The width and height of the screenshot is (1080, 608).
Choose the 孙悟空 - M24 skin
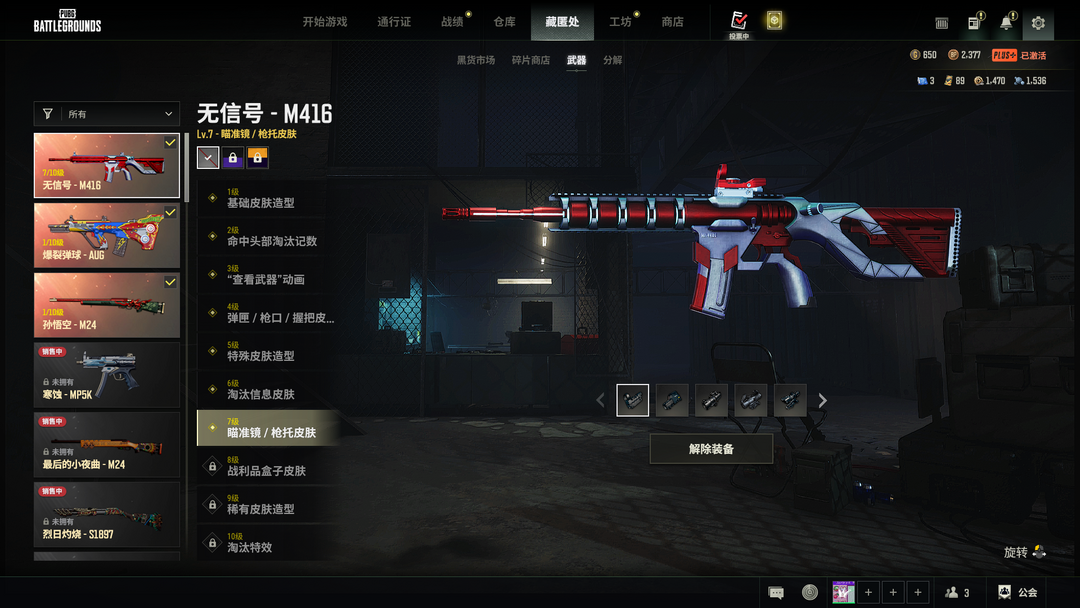tap(107, 305)
